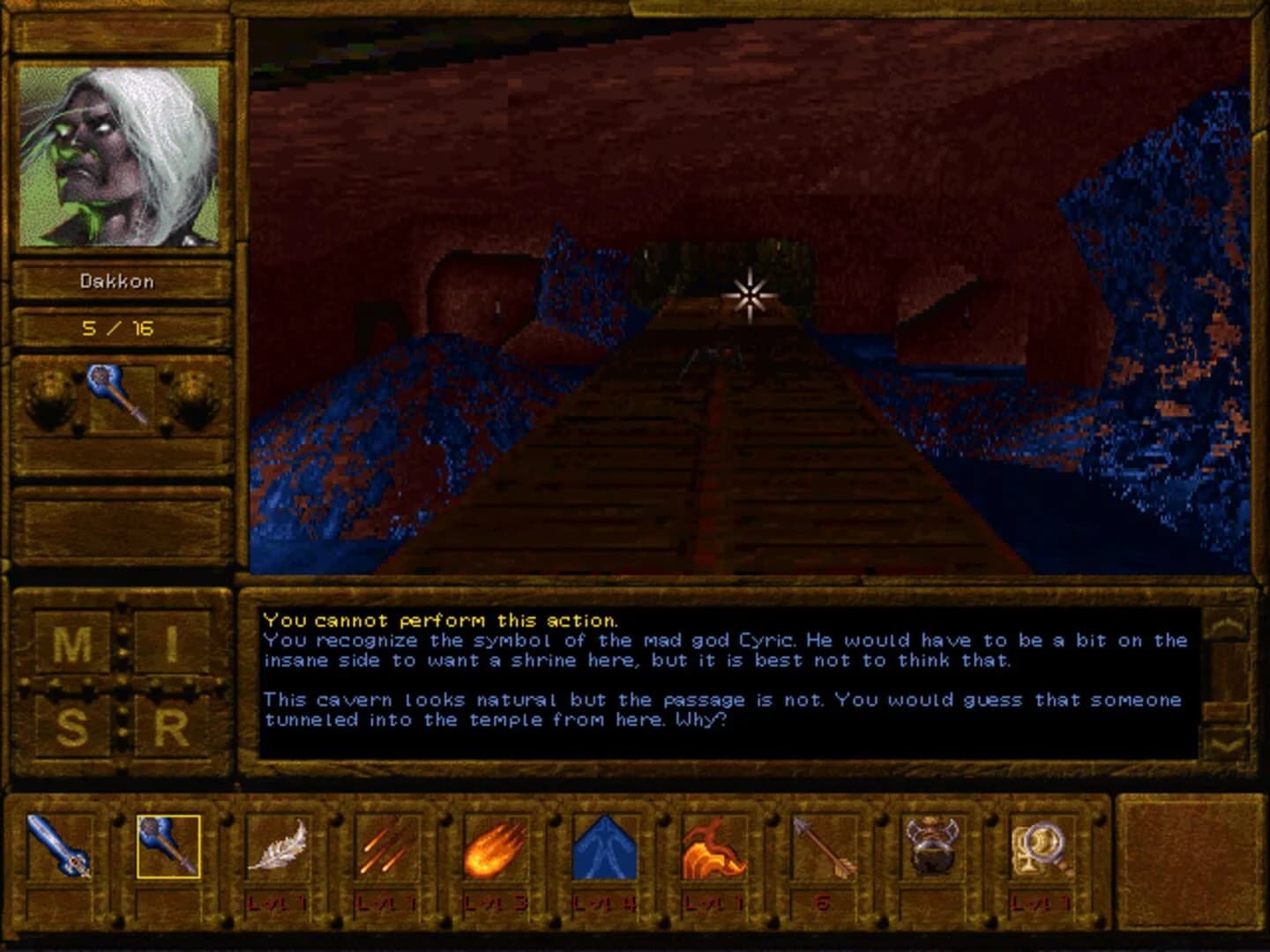Select the left shoulder armor slot

(49, 398)
